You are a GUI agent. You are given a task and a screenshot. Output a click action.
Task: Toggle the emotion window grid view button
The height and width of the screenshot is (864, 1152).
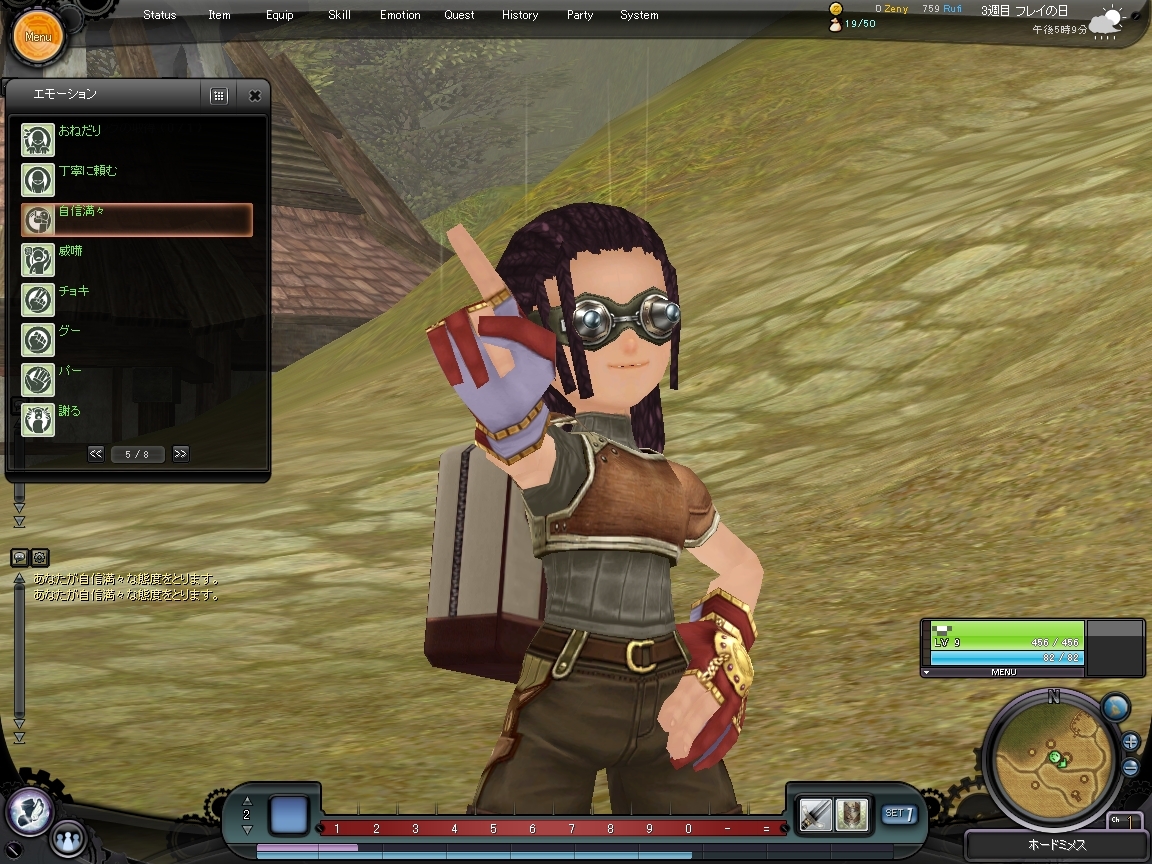[219, 96]
